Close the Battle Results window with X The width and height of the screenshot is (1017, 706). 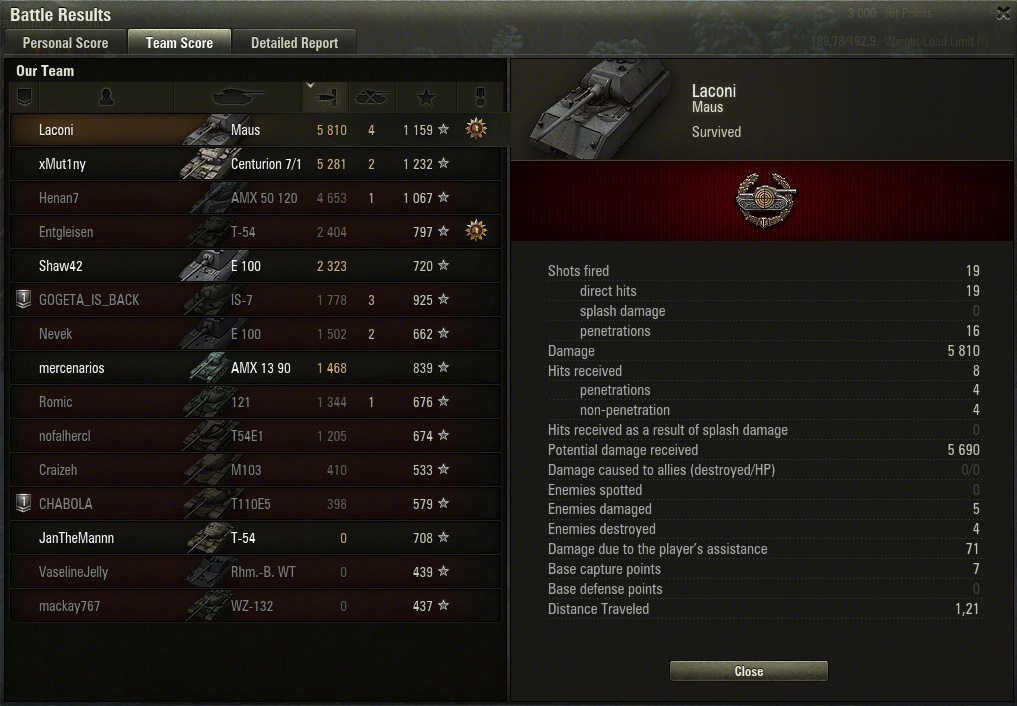coord(1003,13)
